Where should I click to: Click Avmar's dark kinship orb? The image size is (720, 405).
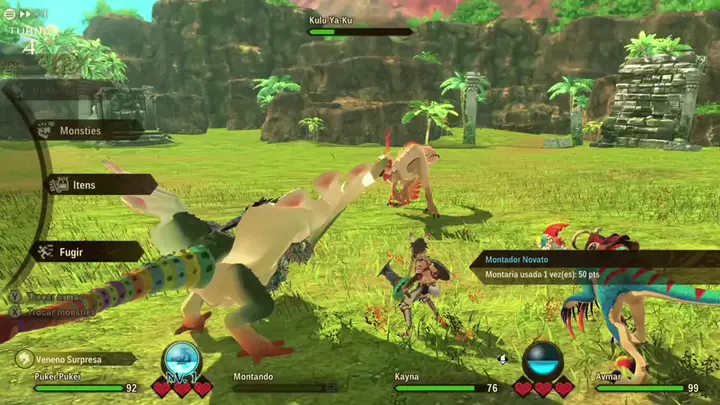click(x=543, y=360)
